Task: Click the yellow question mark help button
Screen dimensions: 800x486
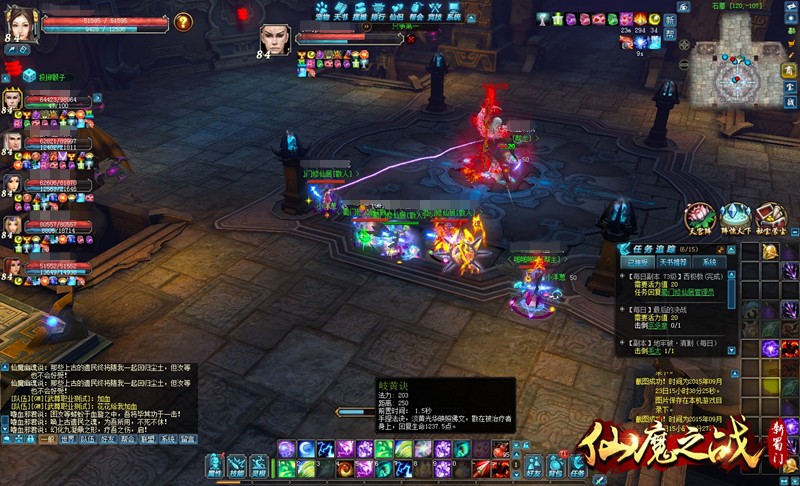Action: pos(182,21)
